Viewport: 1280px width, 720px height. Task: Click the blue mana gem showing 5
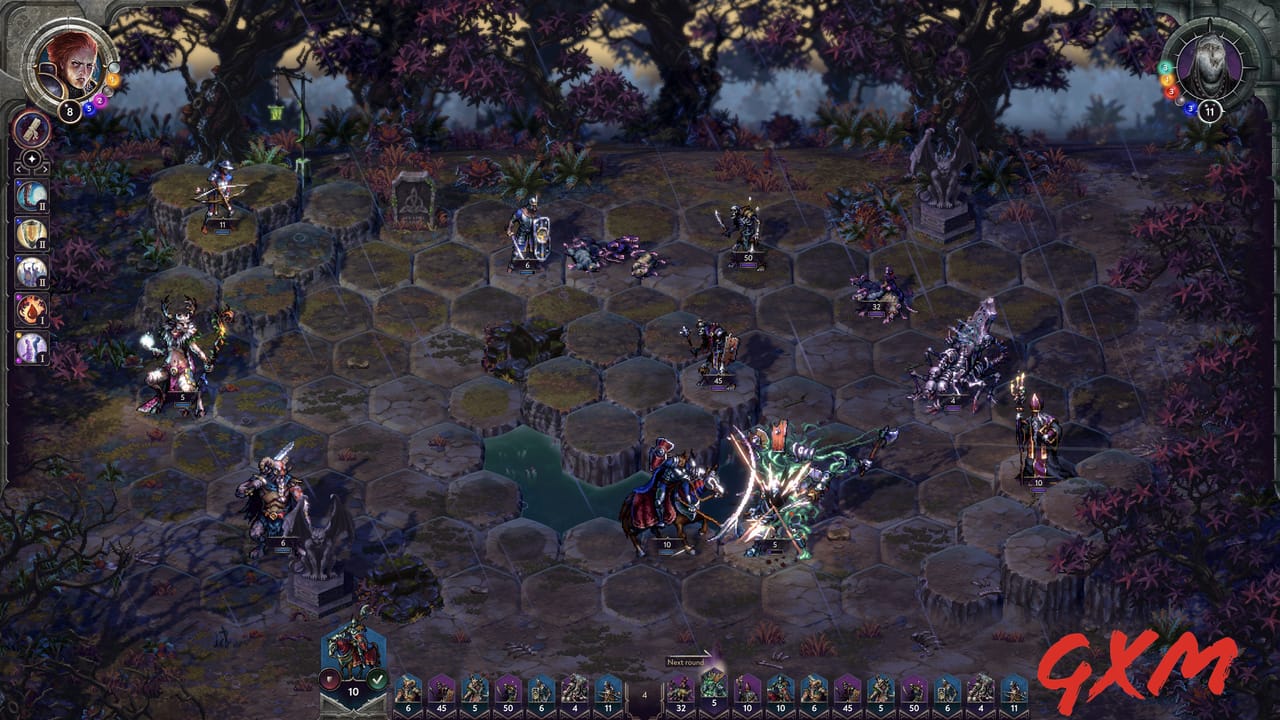click(x=90, y=108)
